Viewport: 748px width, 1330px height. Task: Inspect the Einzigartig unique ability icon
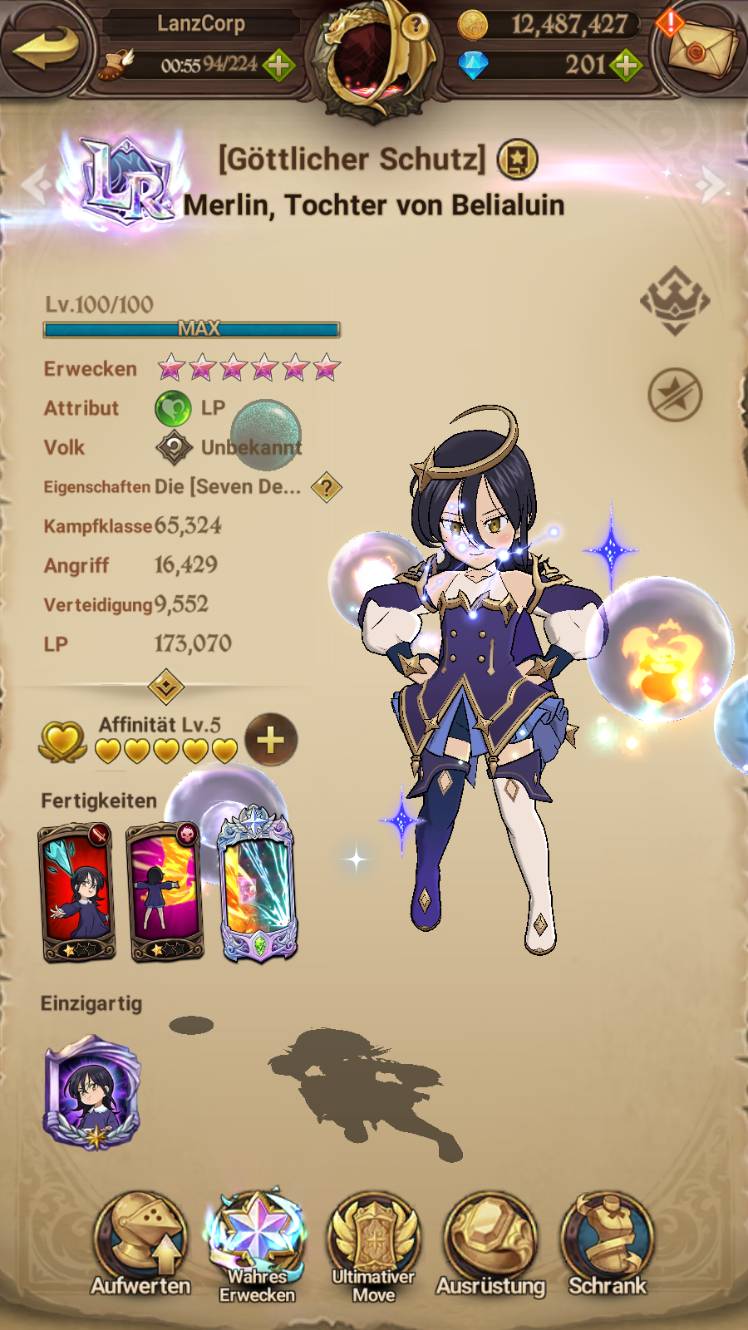point(91,1092)
